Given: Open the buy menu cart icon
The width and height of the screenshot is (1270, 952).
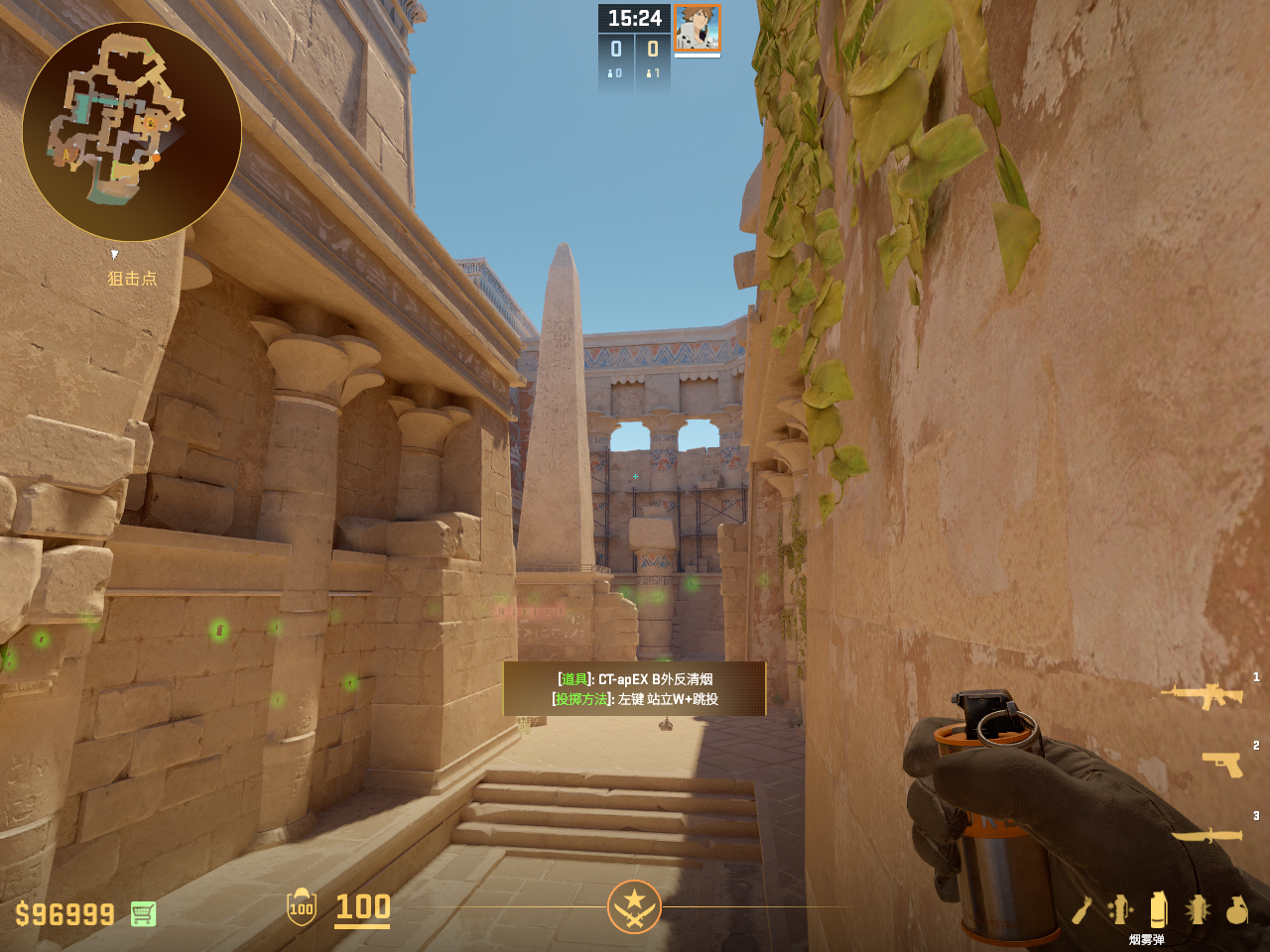Looking at the screenshot, I should [143, 913].
